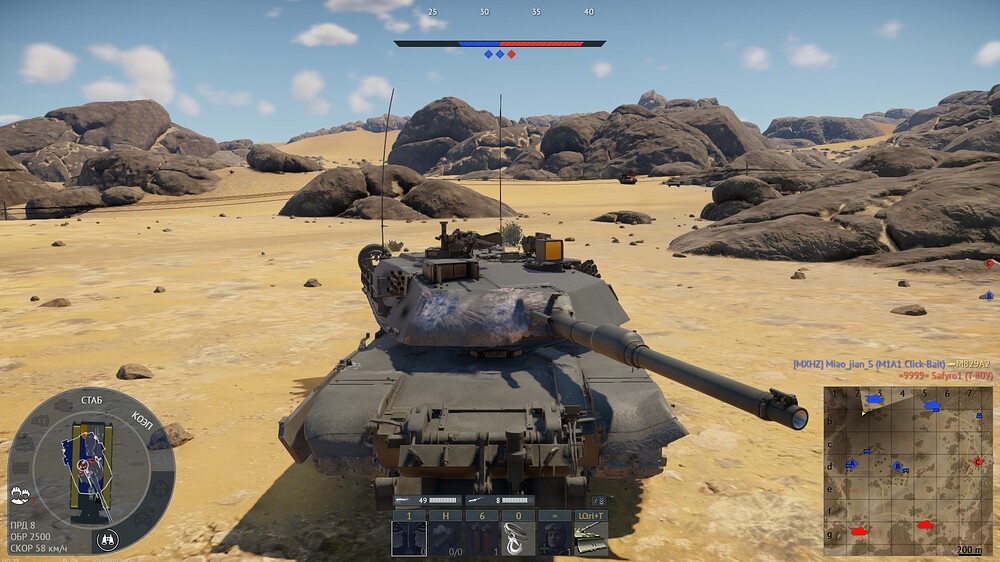The height and width of the screenshot is (562, 1000).
Task: Select the crew members status icon
Action: pyautogui.click(x=18, y=495)
